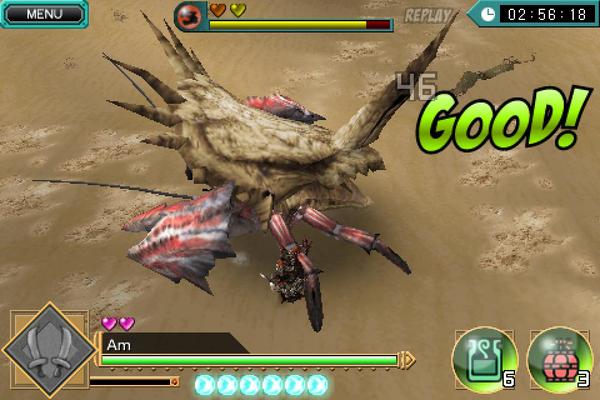Open the MENU button
600x400 pixels.
(41, 14)
